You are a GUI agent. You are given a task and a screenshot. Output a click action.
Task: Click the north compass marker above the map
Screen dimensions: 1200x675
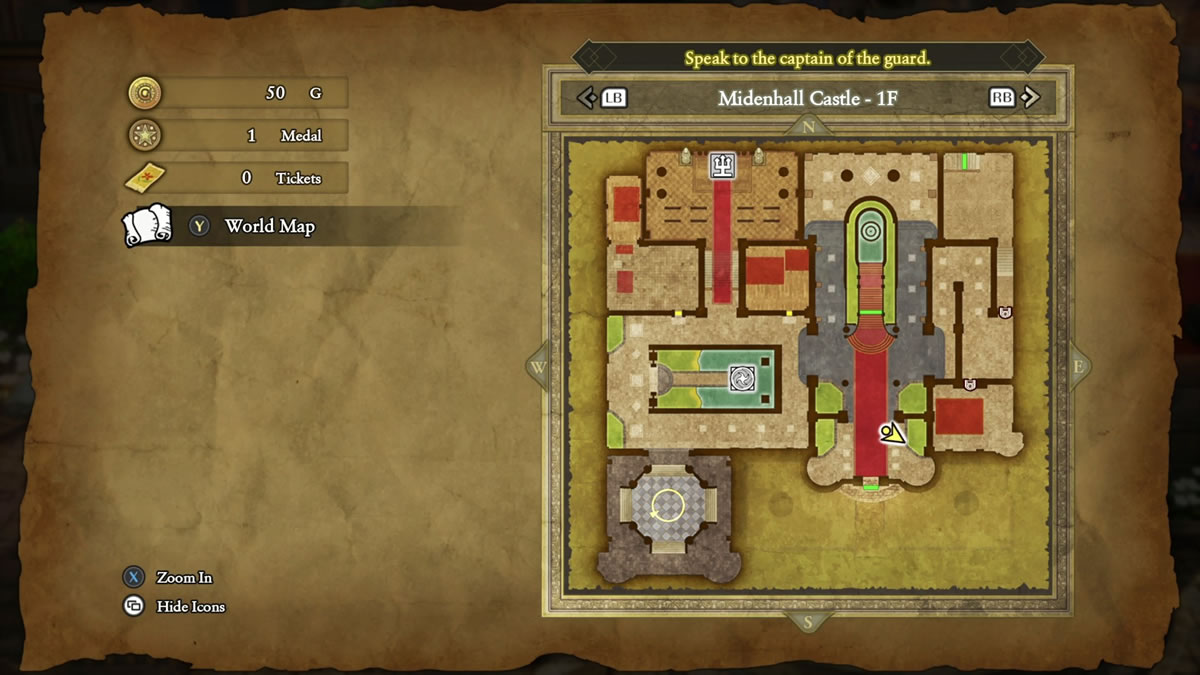click(808, 127)
